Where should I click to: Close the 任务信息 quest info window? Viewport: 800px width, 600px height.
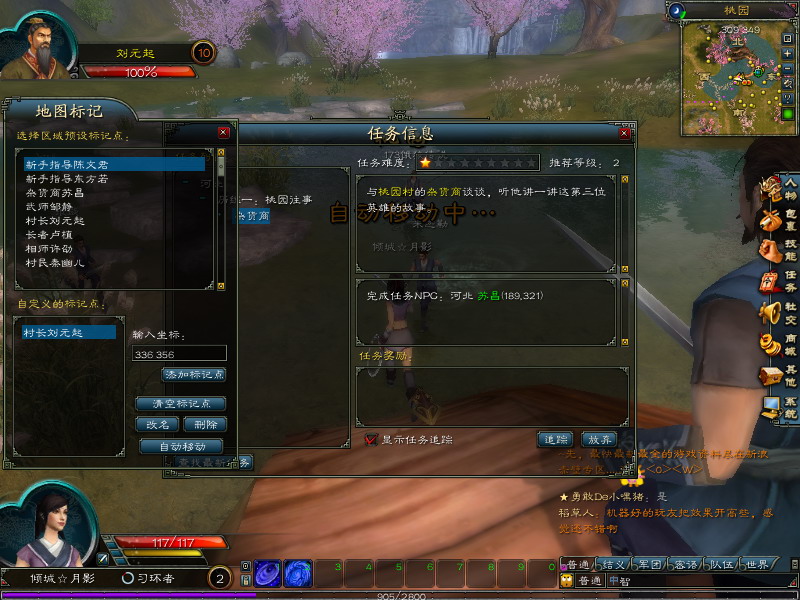[x=625, y=132]
